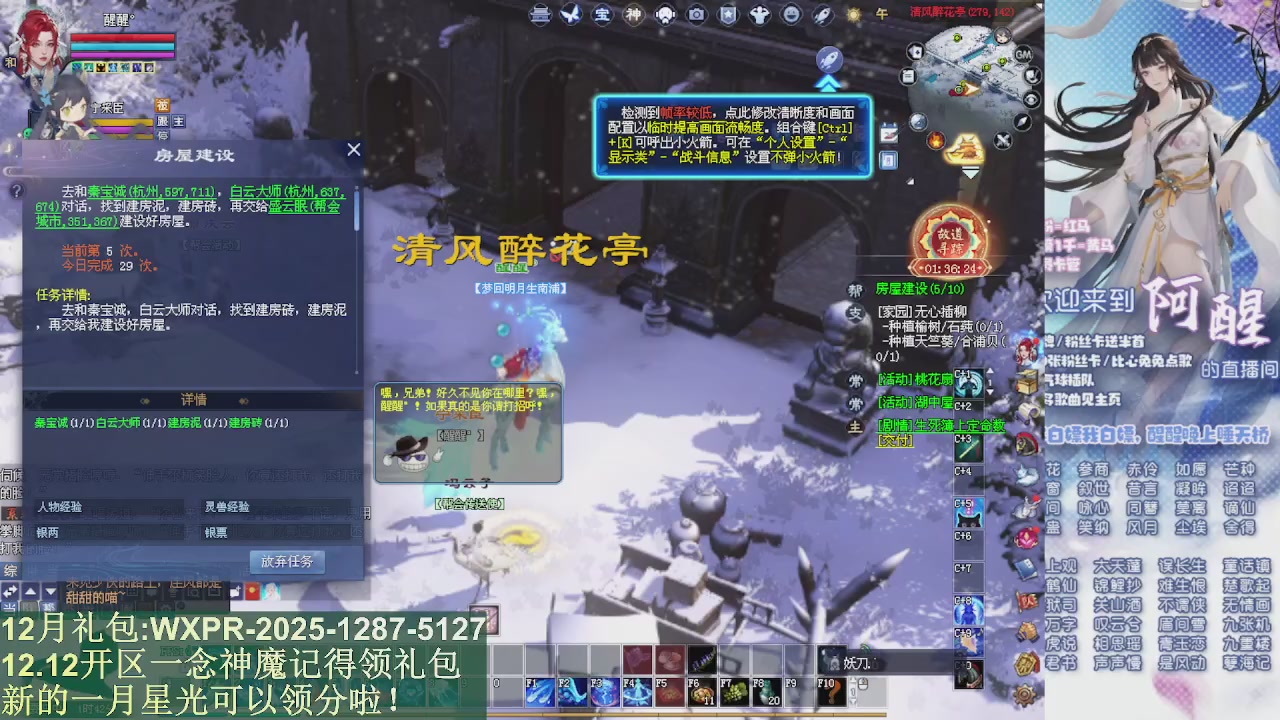Click the scroll-up arrow above the skill shortcut list
1280x720 pixels.
tap(992, 371)
